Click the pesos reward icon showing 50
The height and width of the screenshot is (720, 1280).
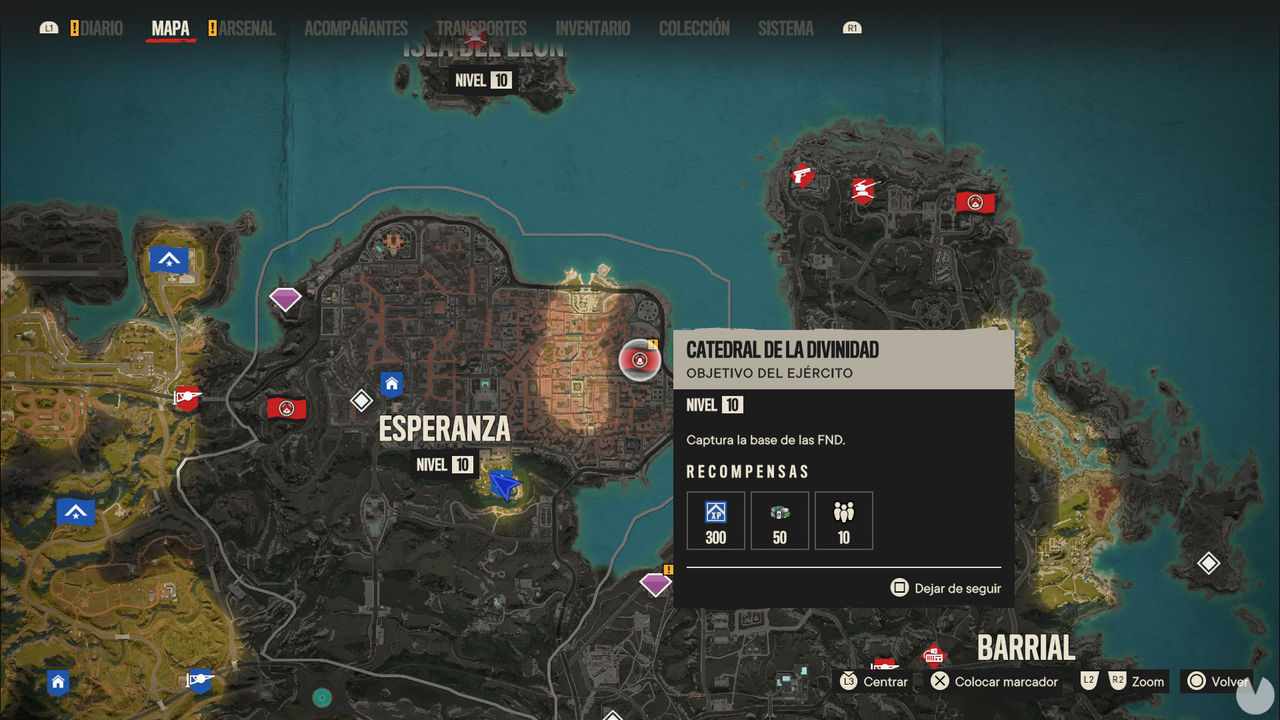(779, 520)
